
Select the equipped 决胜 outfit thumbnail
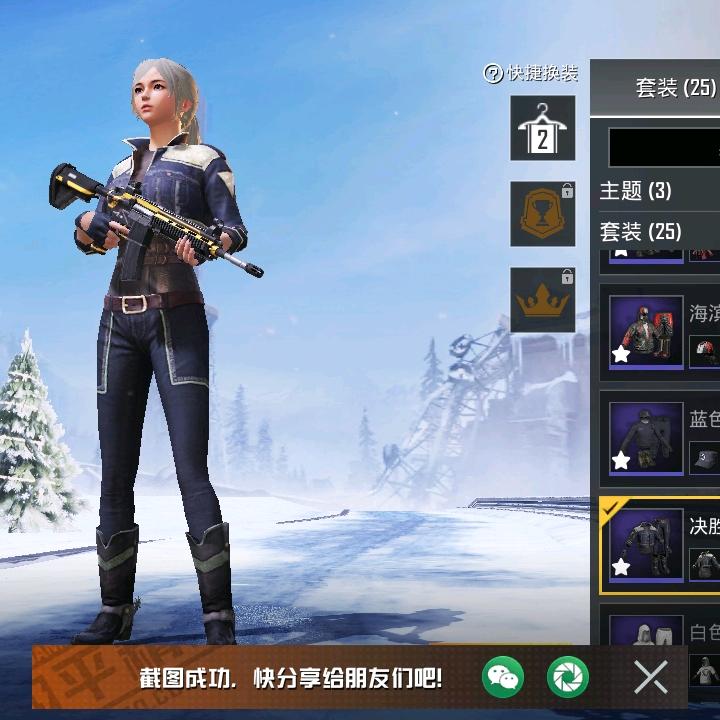tap(646, 545)
